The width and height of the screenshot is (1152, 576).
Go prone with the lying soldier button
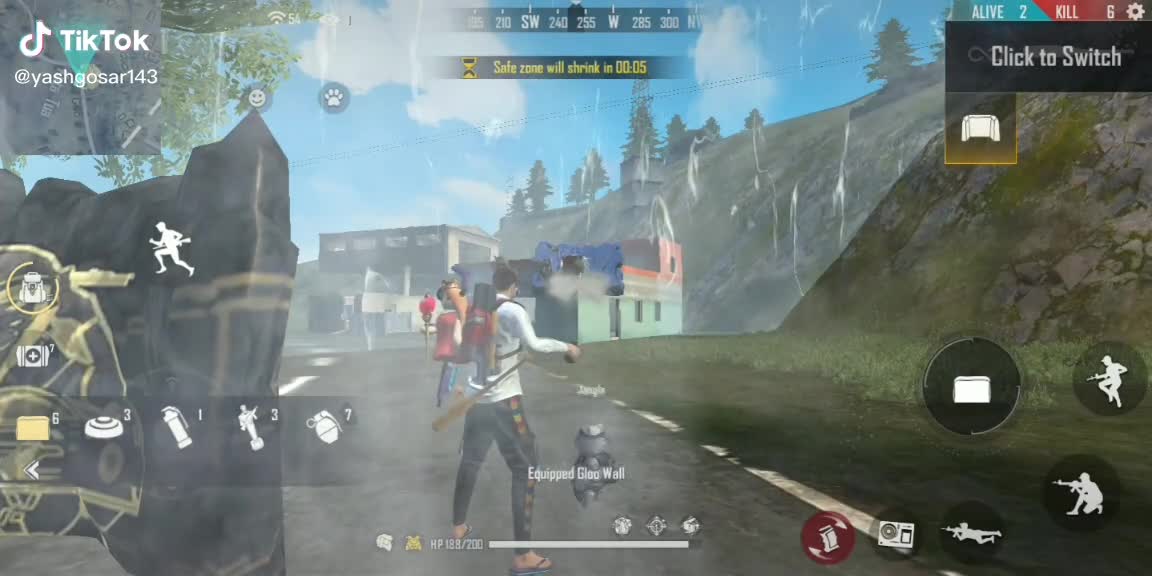[x=970, y=532]
